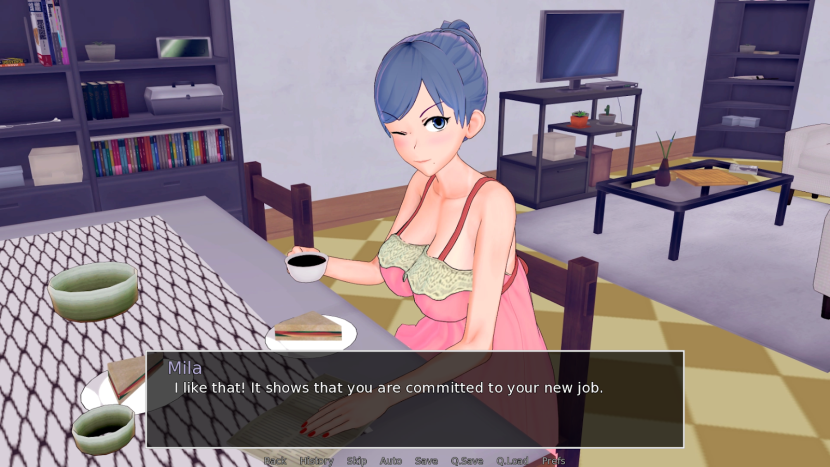The image size is (830, 467).
Task: Open the dialogue History log
Action: [316, 461]
